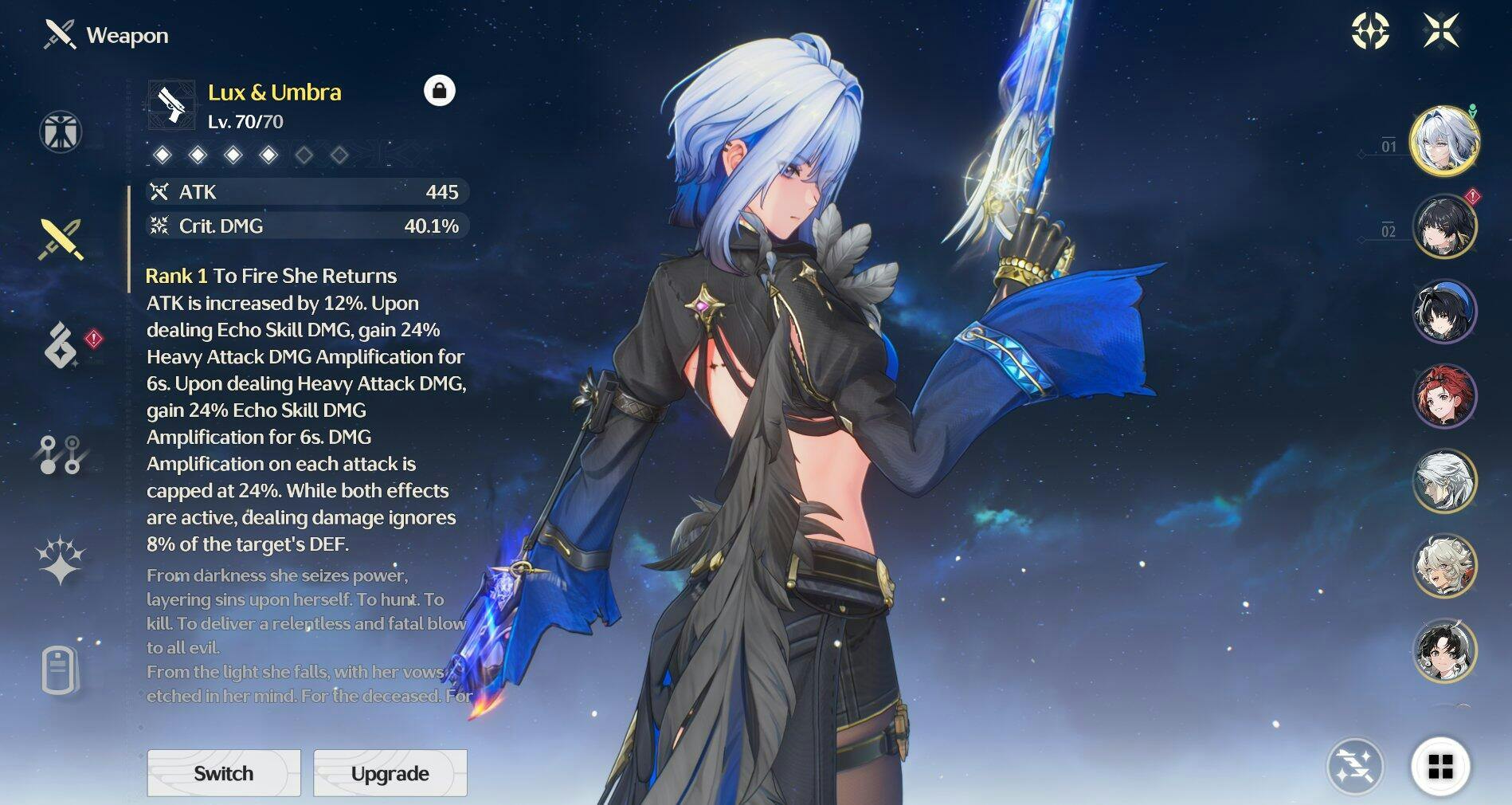Image resolution: width=1512 pixels, height=805 pixels.
Task: Select the red-haired character portrait
Action: tap(1443, 396)
